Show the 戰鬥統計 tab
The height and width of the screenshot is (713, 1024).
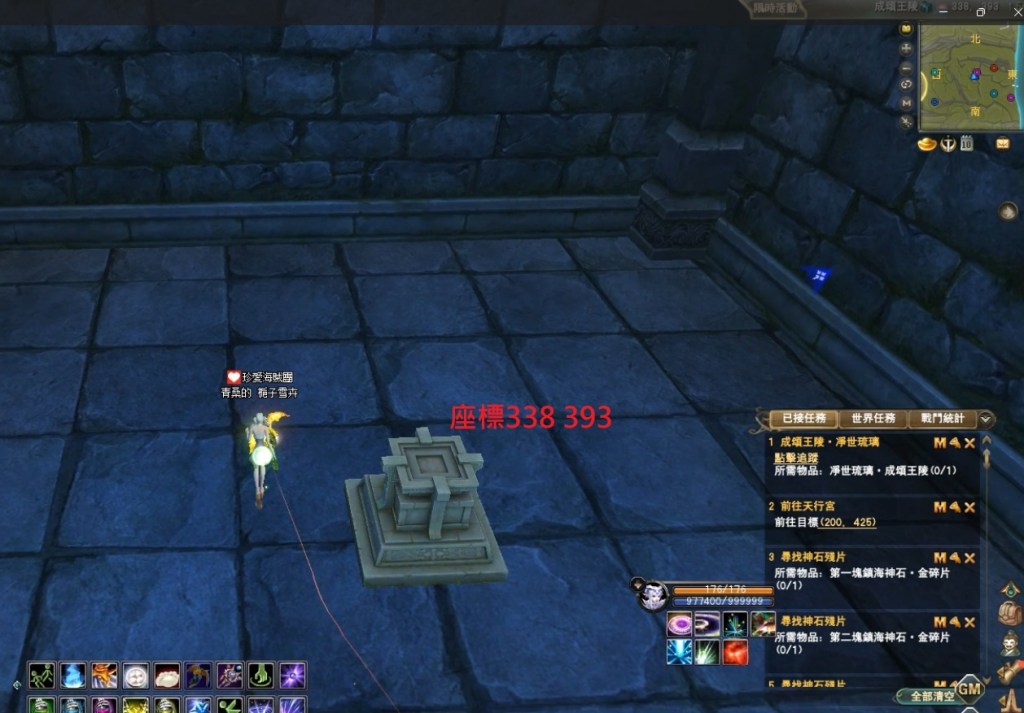coord(941,419)
